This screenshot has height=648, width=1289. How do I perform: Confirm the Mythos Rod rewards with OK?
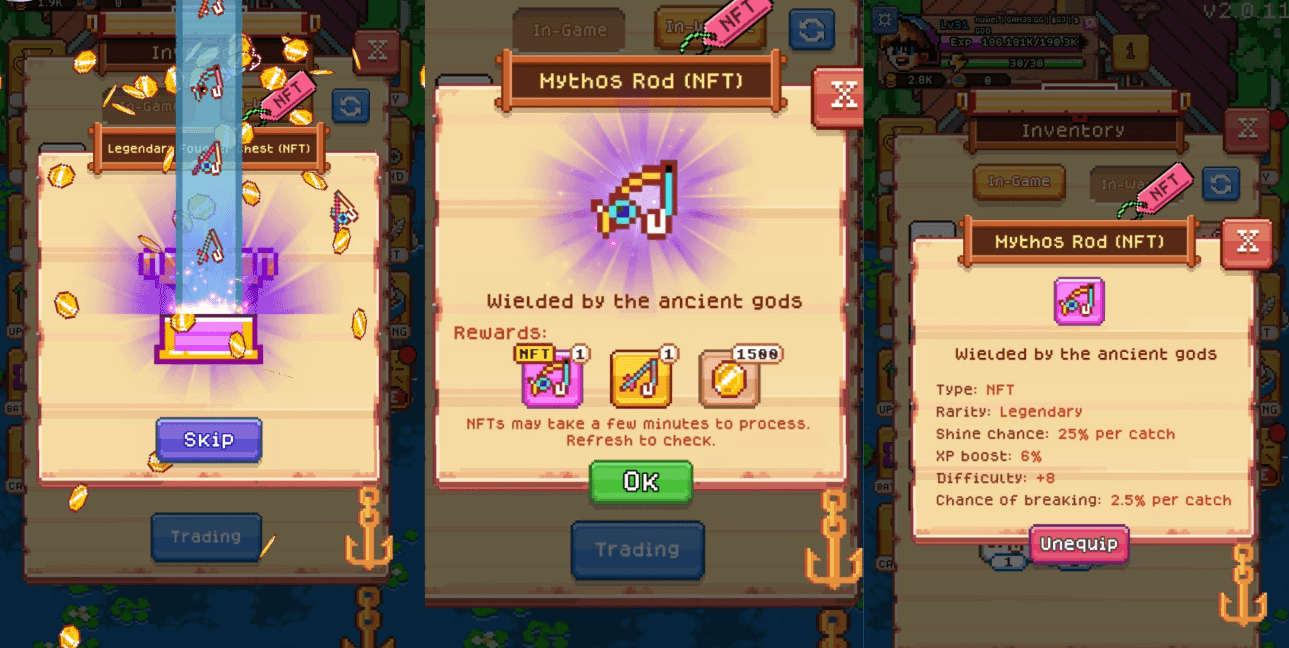640,481
